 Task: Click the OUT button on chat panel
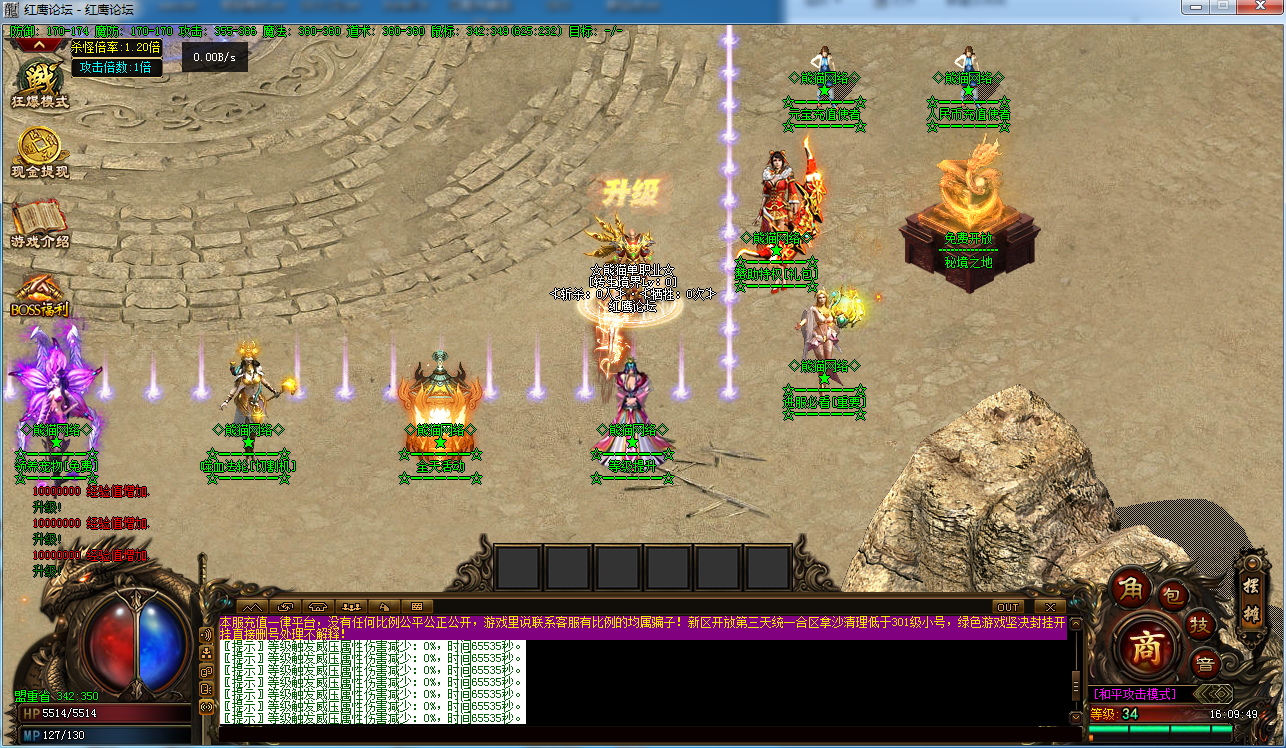click(x=1007, y=607)
